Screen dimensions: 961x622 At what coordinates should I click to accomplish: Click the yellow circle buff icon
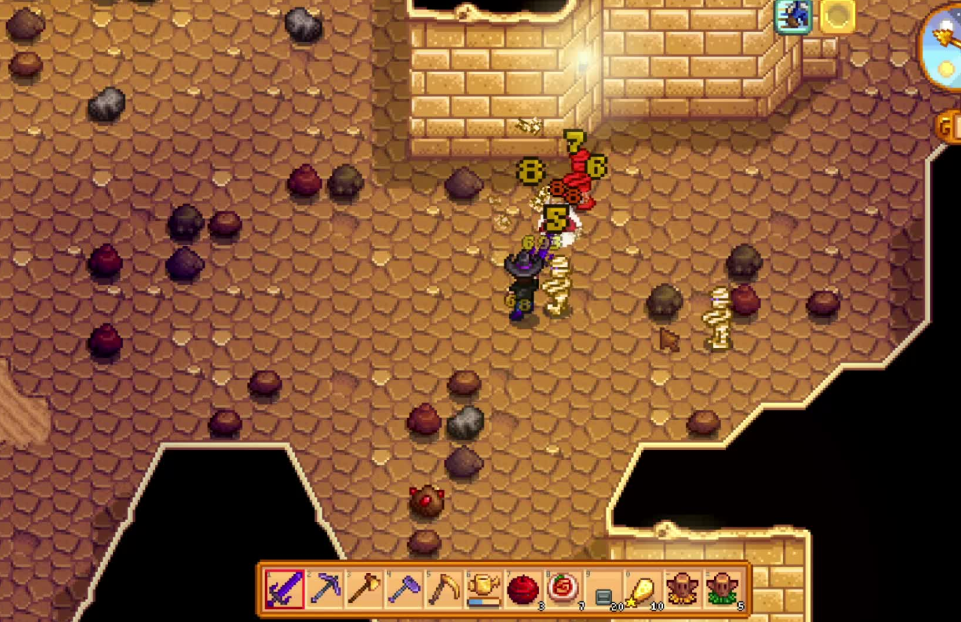click(837, 16)
